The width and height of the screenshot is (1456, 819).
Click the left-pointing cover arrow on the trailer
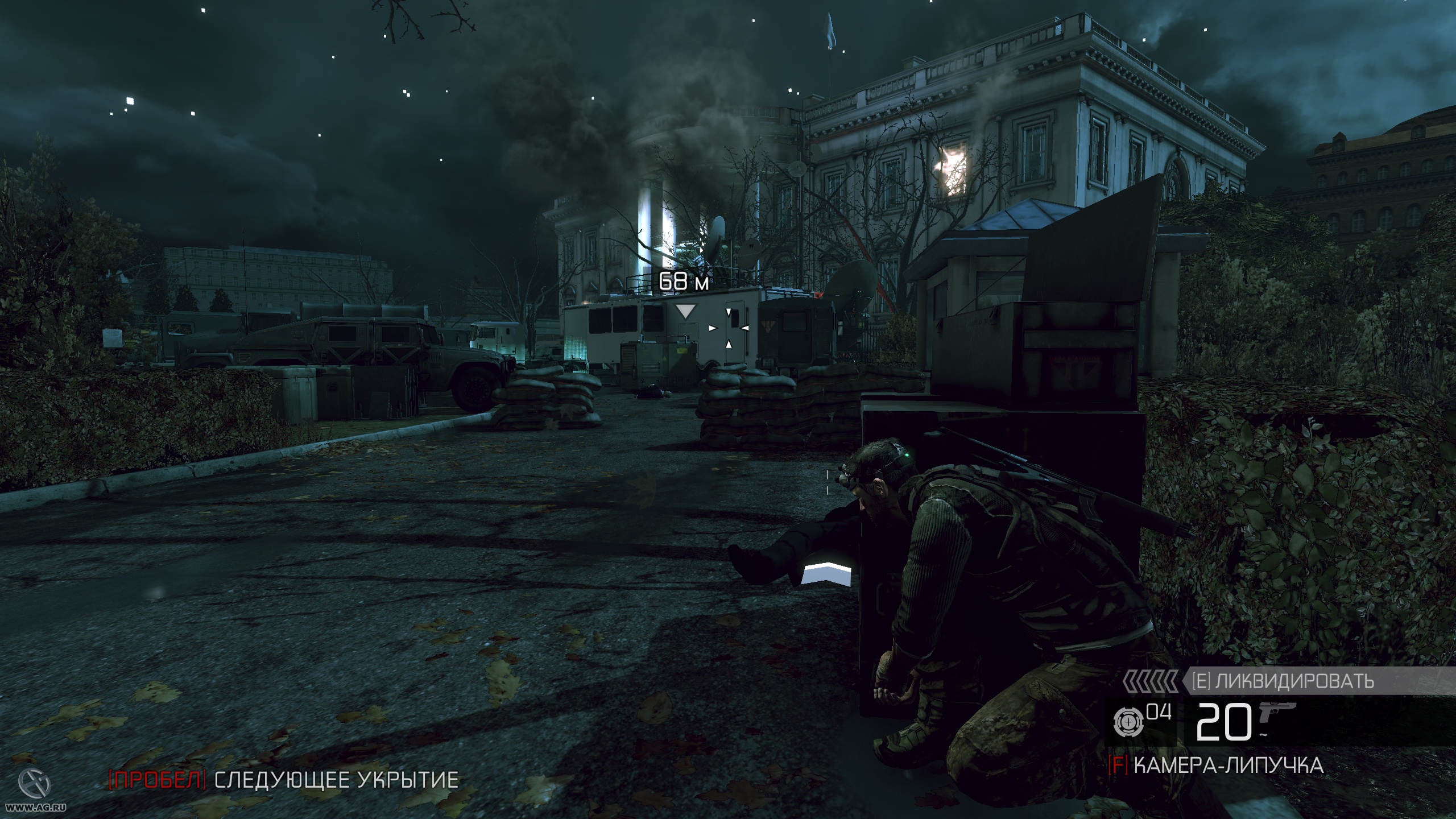point(744,329)
